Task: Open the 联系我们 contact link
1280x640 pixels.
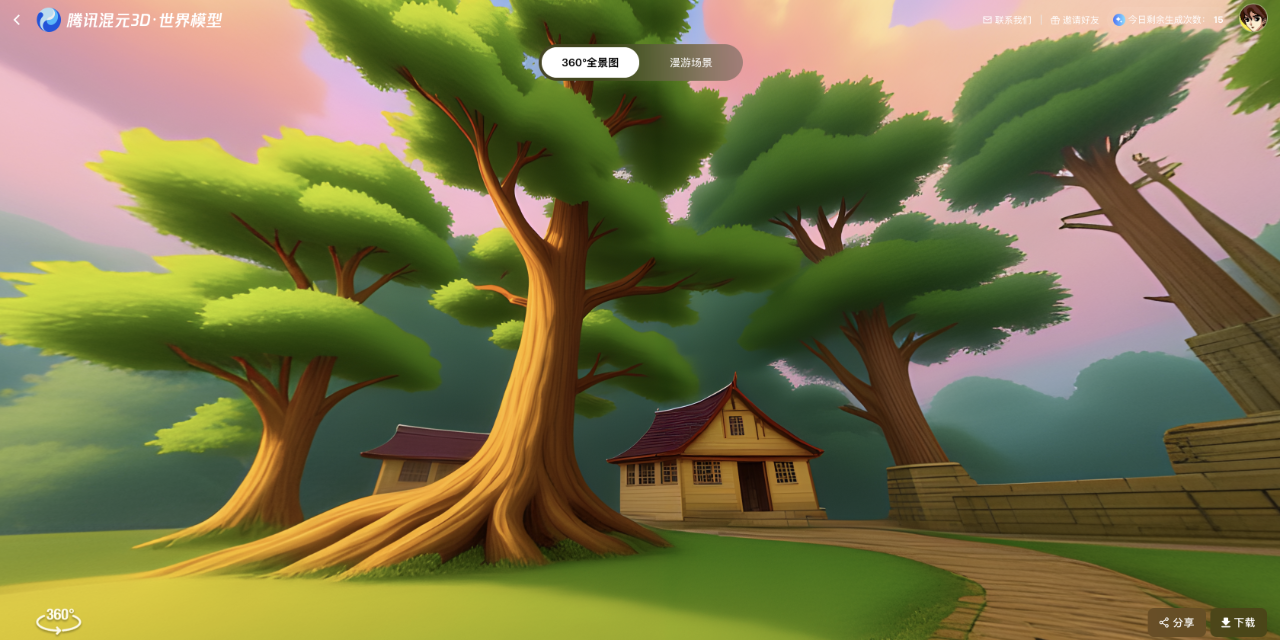Action: [1007, 20]
